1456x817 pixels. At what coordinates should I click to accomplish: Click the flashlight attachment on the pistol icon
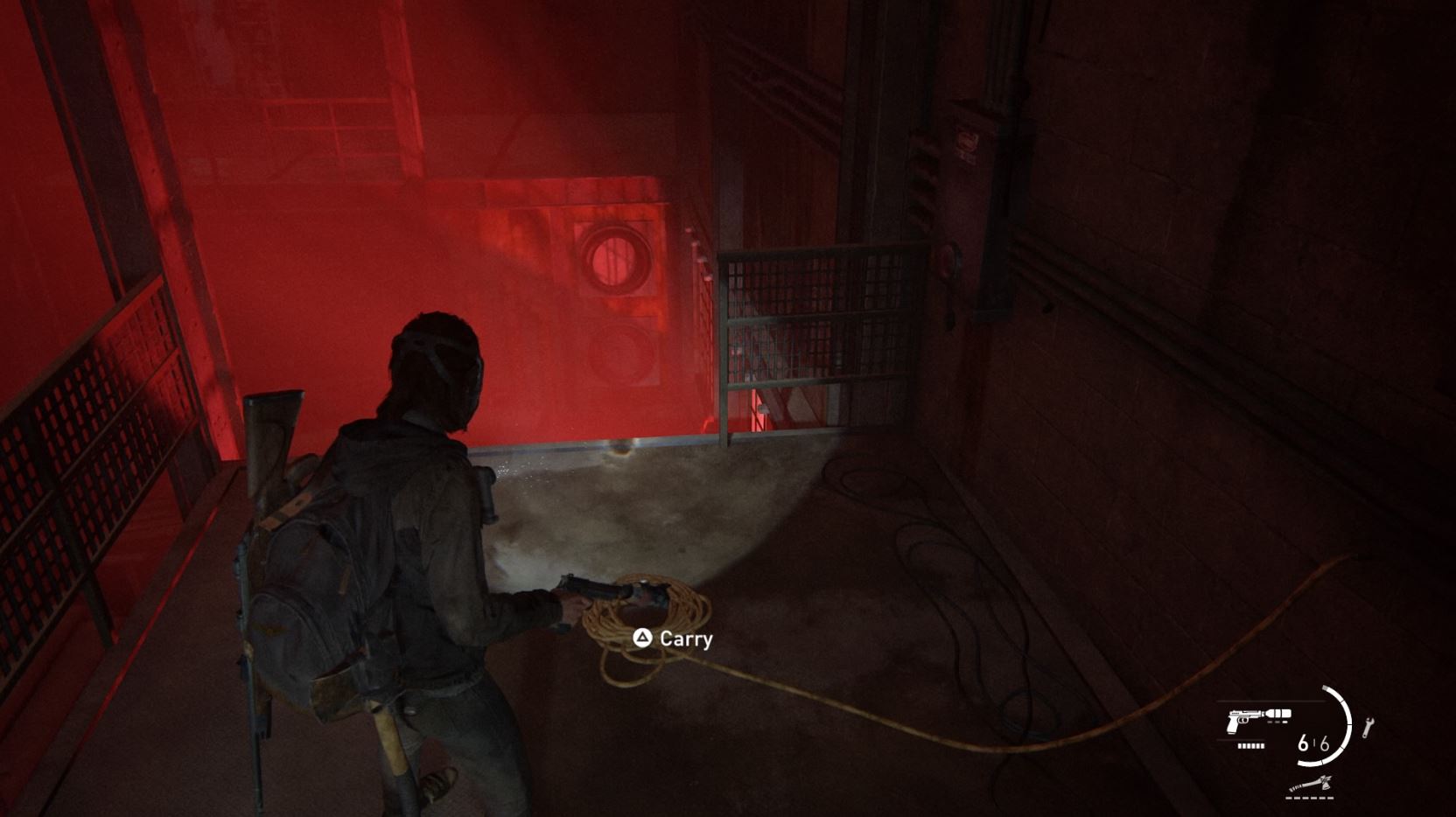[1277, 712]
